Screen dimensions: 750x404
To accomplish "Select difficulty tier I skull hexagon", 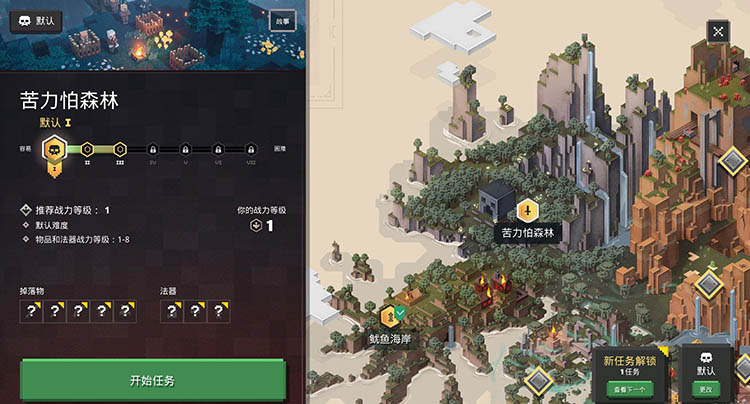I will (55, 150).
